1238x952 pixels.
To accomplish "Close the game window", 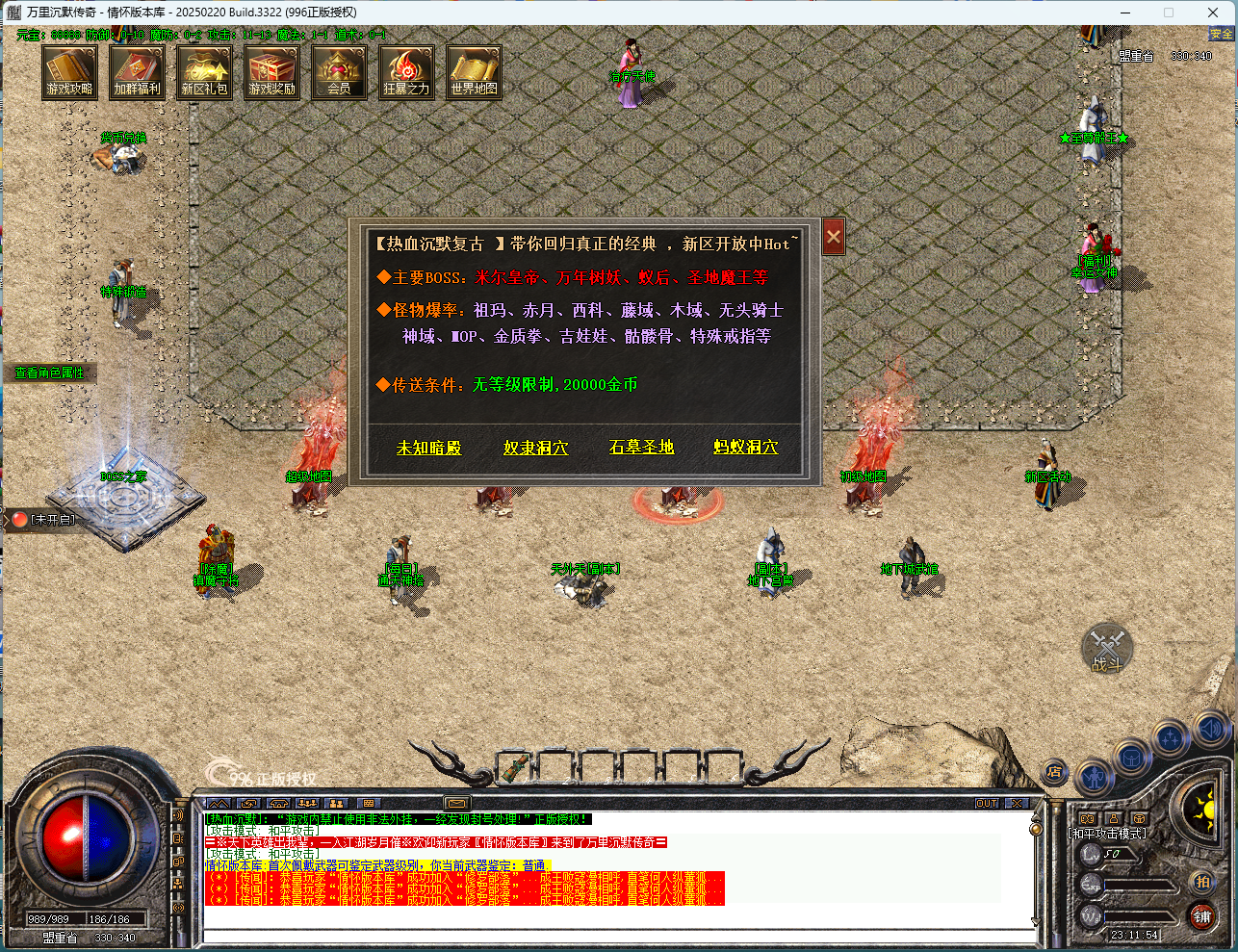I will 1213,13.
